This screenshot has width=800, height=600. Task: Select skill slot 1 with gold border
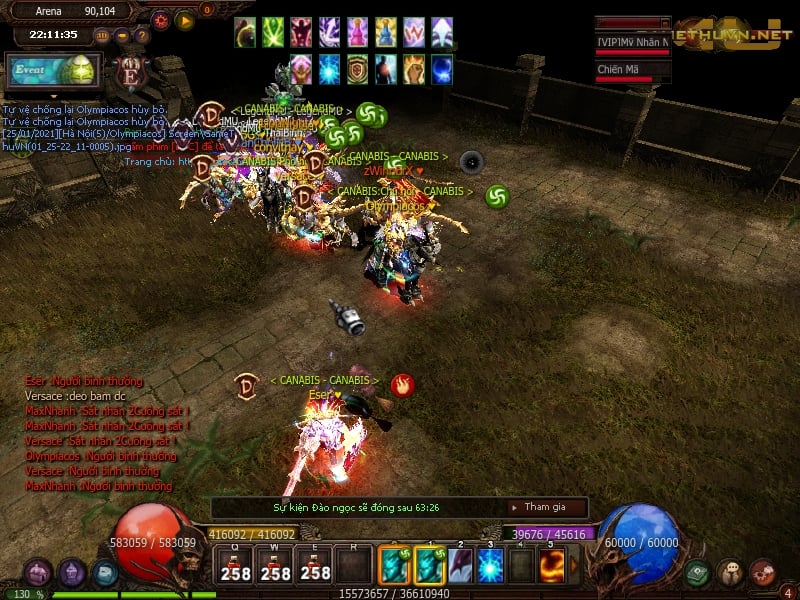pos(430,566)
